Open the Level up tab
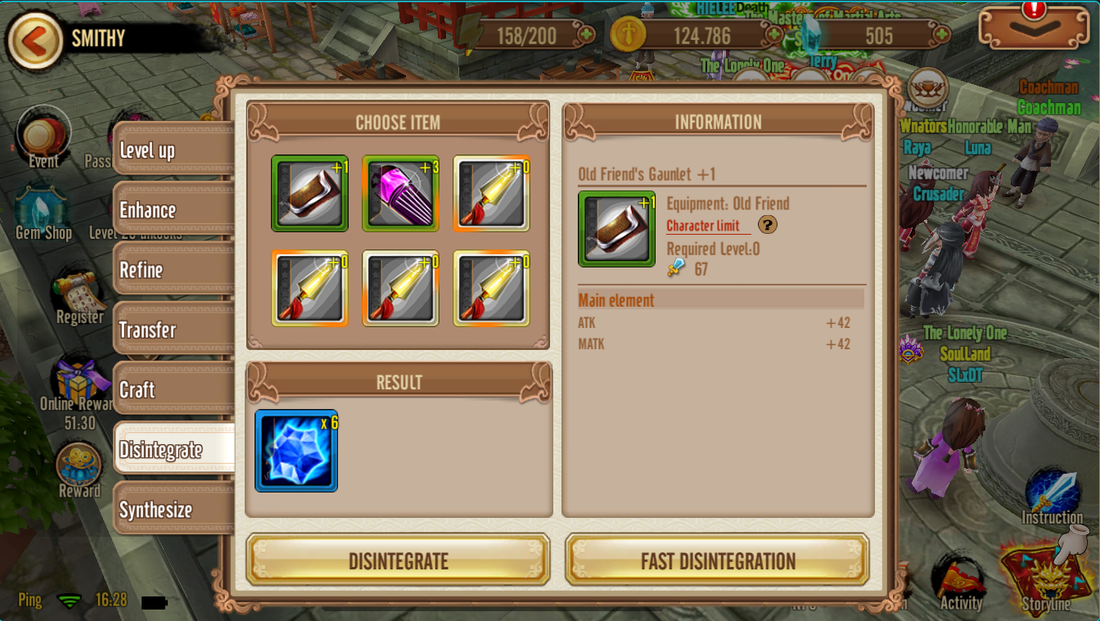This screenshot has width=1100, height=621. pyautogui.click(x=172, y=150)
